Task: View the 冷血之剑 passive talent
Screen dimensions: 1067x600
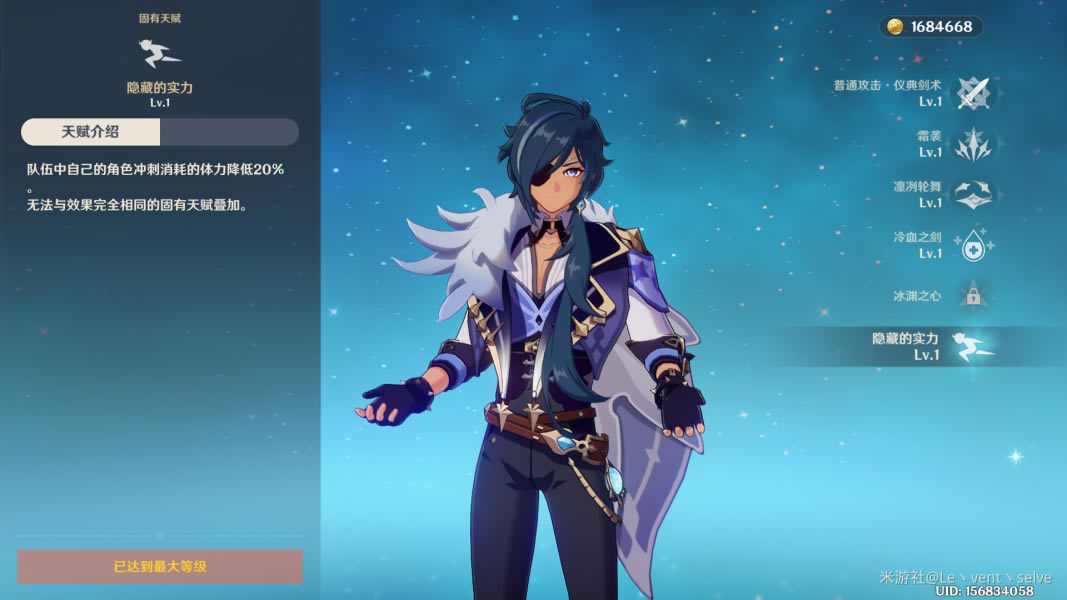Action: pos(971,245)
